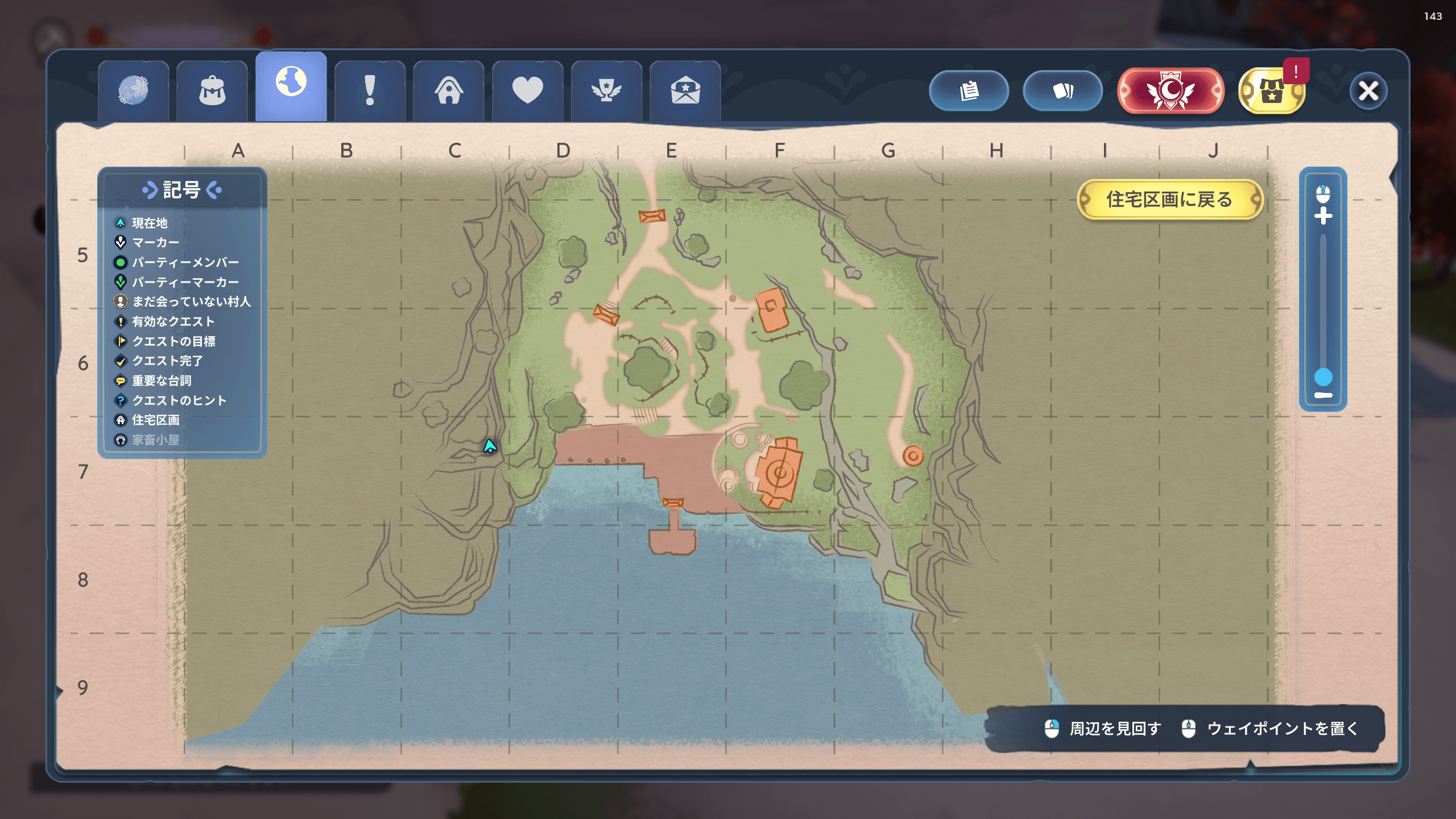Click the cyan current location arrow
Screen dimensions: 1456x819
pos(489,446)
